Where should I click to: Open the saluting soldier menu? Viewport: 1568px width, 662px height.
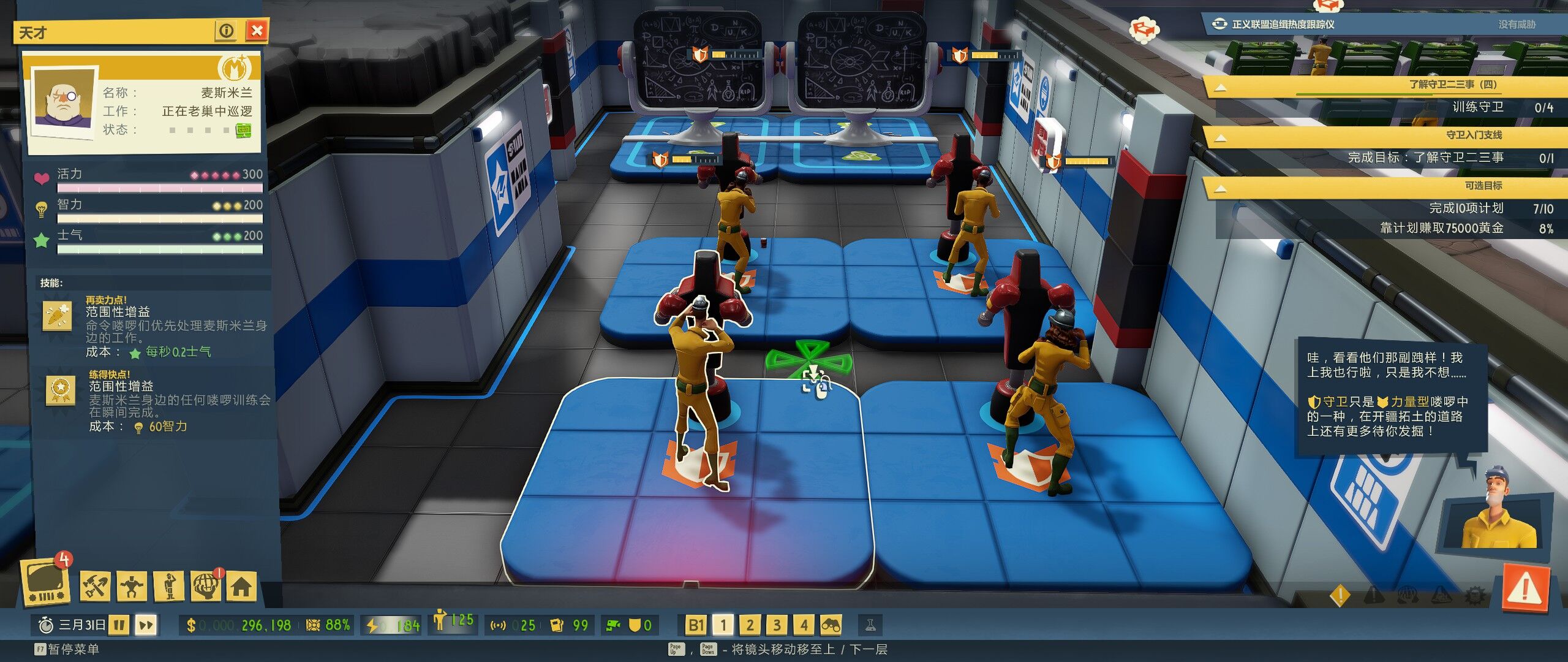(x=170, y=587)
